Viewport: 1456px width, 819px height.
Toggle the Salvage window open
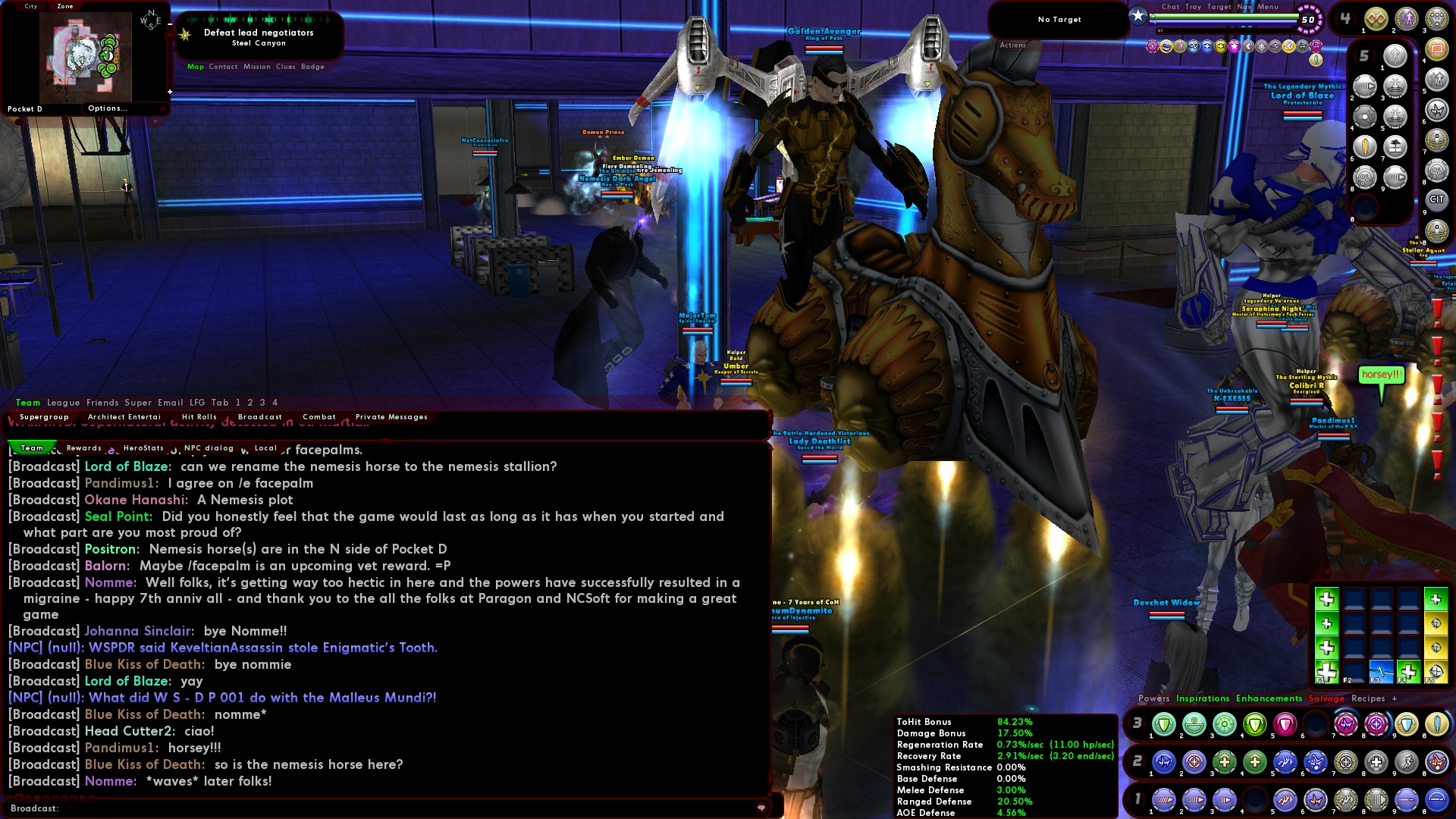tap(1326, 698)
